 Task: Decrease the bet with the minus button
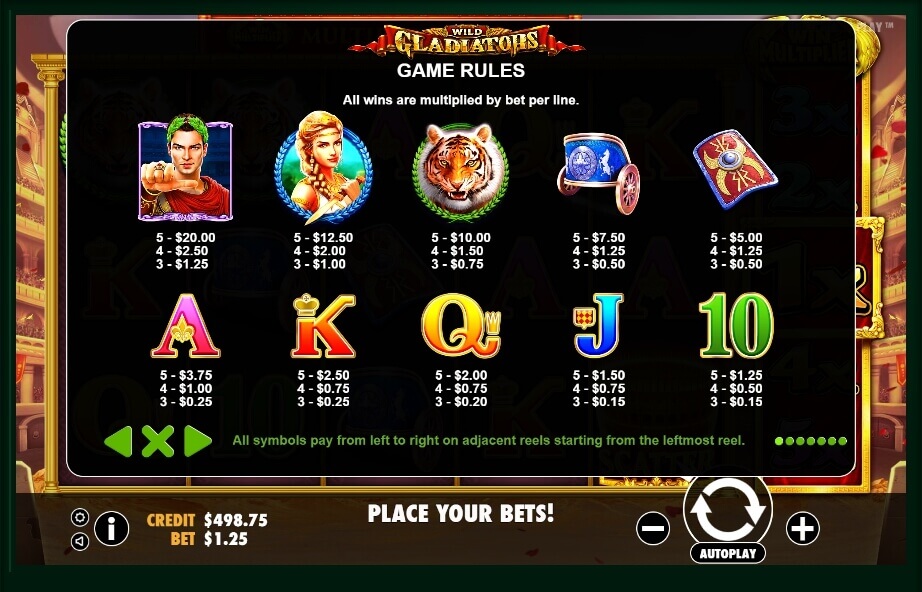pyautogui.click(x=652, y=528)
